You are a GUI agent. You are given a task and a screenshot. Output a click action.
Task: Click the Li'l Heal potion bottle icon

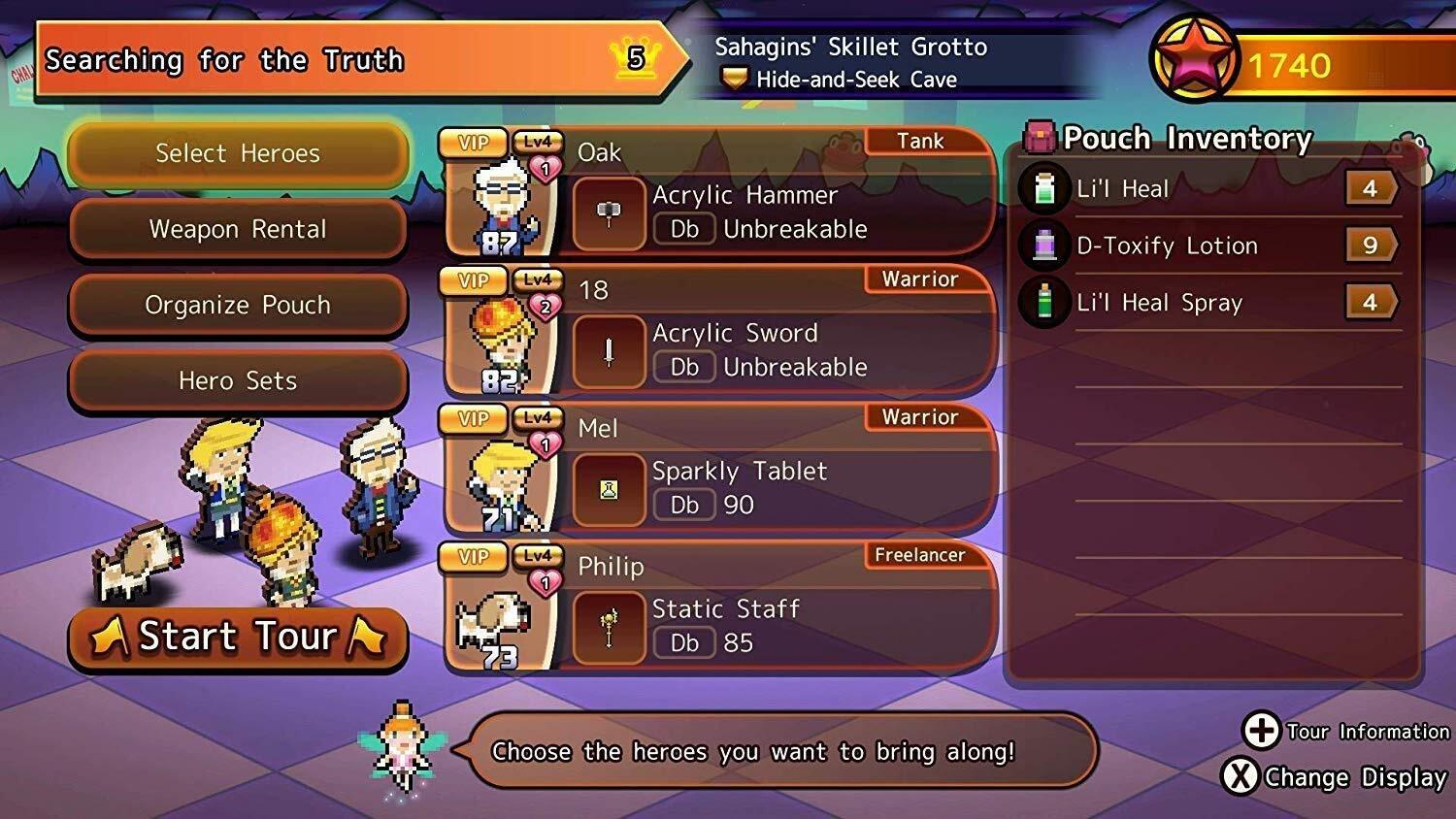tap(1044, 188)
